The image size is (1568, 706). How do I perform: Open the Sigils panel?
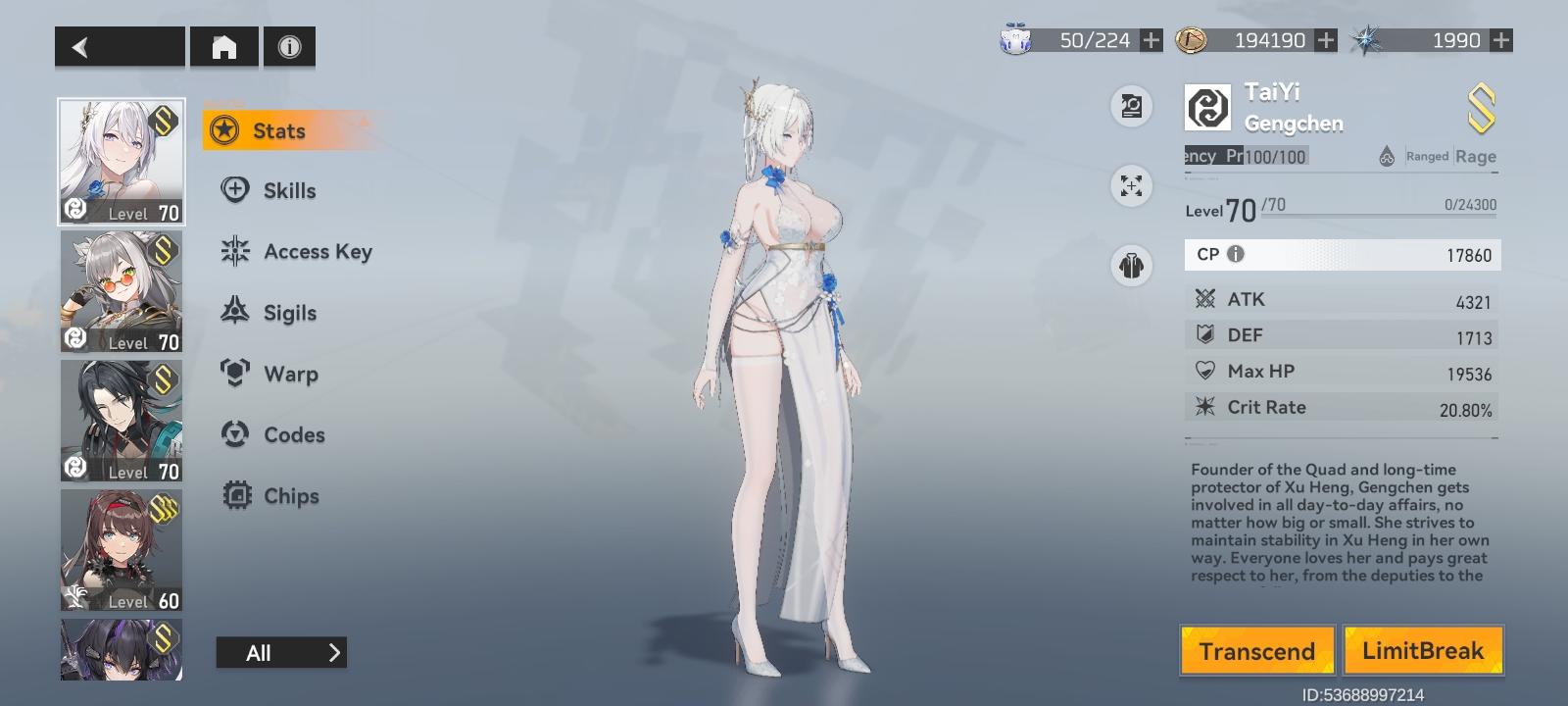[x=234, y=312]
